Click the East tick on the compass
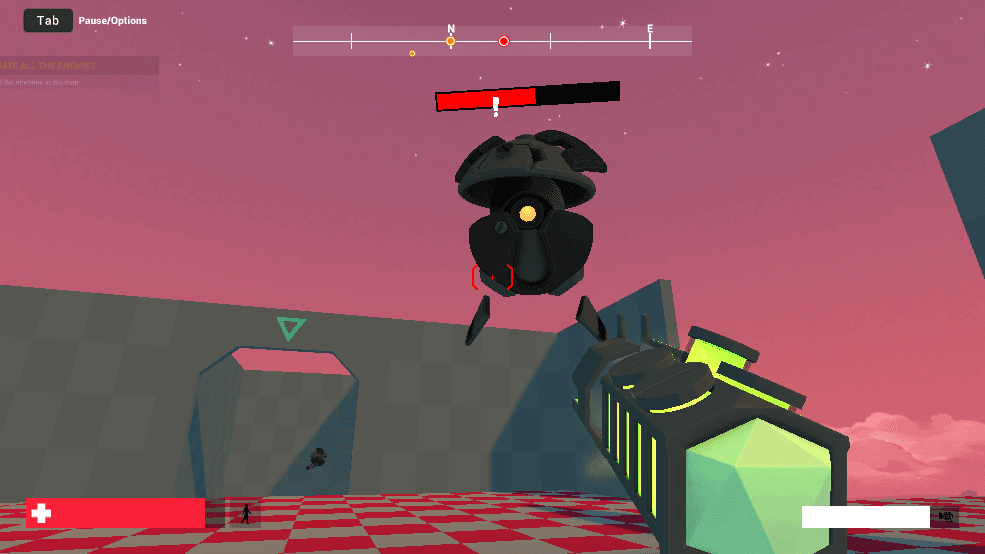The image size is (985, 554). click(x=650, y=40)
